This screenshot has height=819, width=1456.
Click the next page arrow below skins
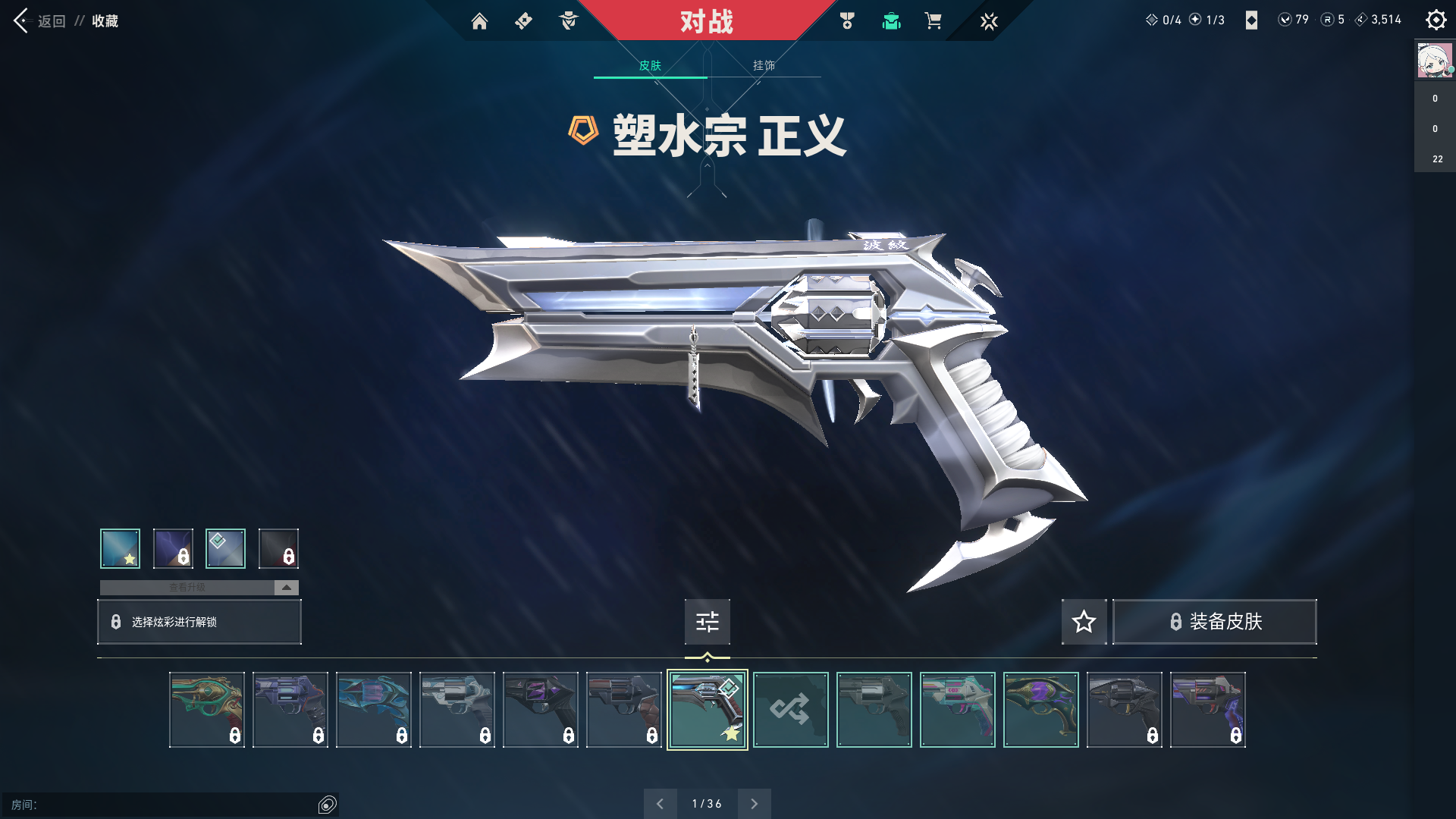coord(754,803)
